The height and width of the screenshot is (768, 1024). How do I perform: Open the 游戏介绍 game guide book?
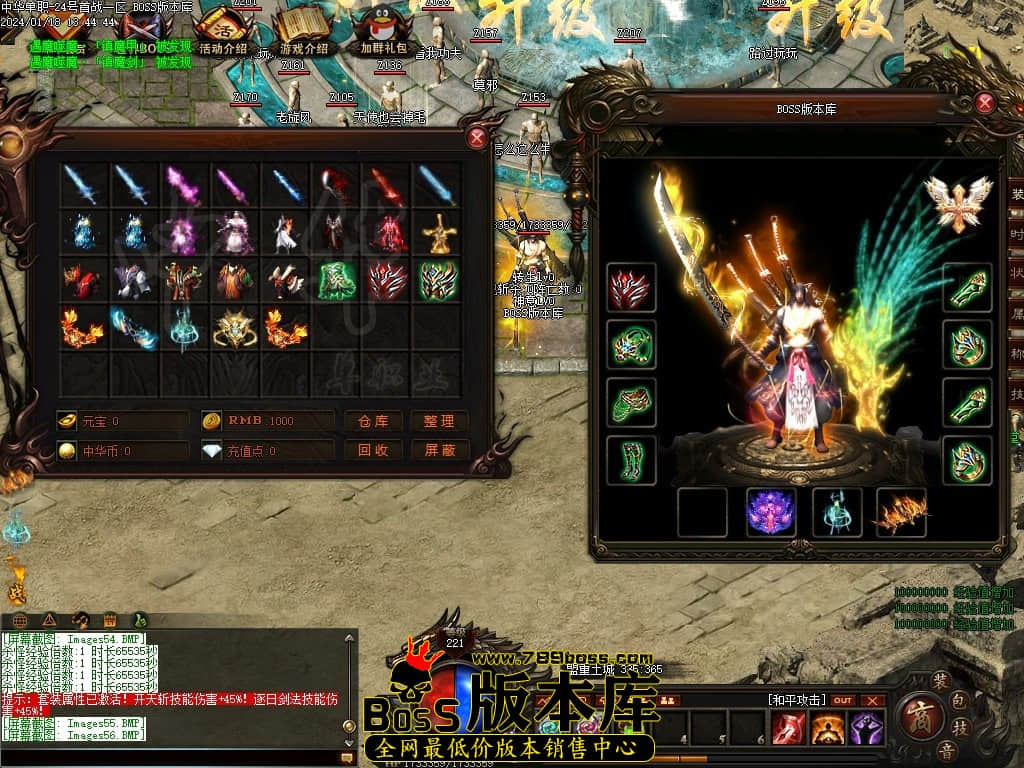tap(303, 30)
